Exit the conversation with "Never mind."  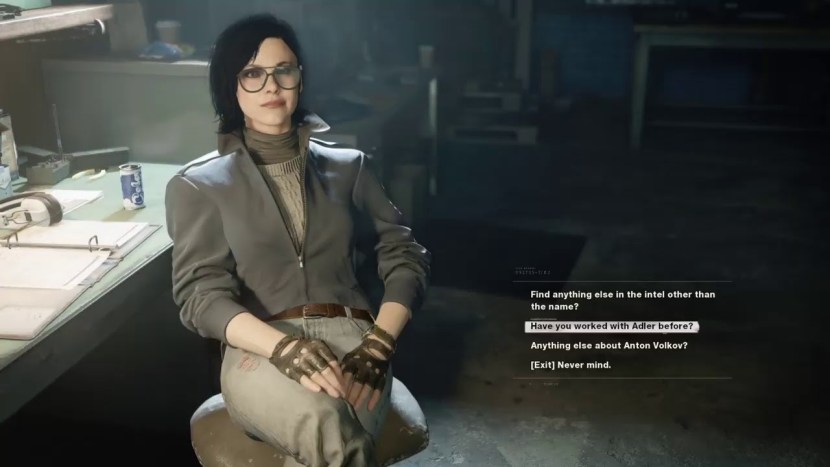coord(570,365)
